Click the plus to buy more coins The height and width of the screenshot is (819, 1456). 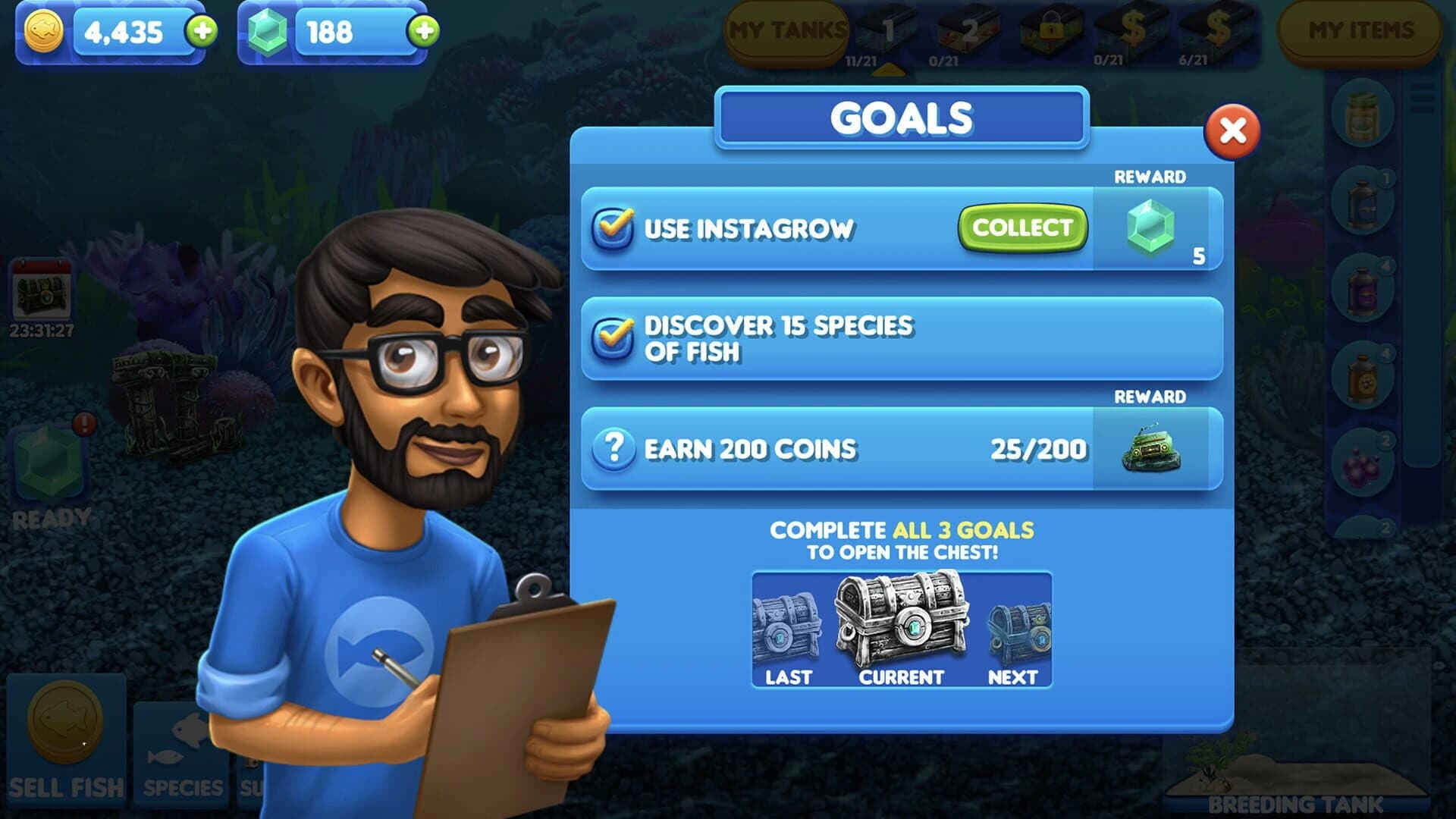[x=199, y=32]
